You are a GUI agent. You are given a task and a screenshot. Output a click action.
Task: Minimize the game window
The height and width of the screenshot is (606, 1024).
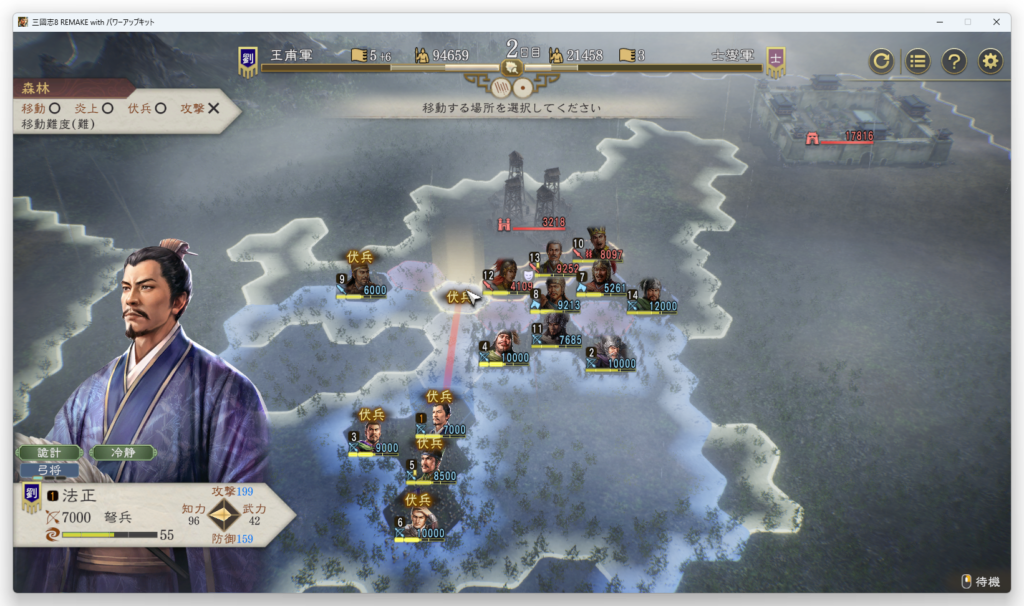pyautogui.click(x=938, y=21)
